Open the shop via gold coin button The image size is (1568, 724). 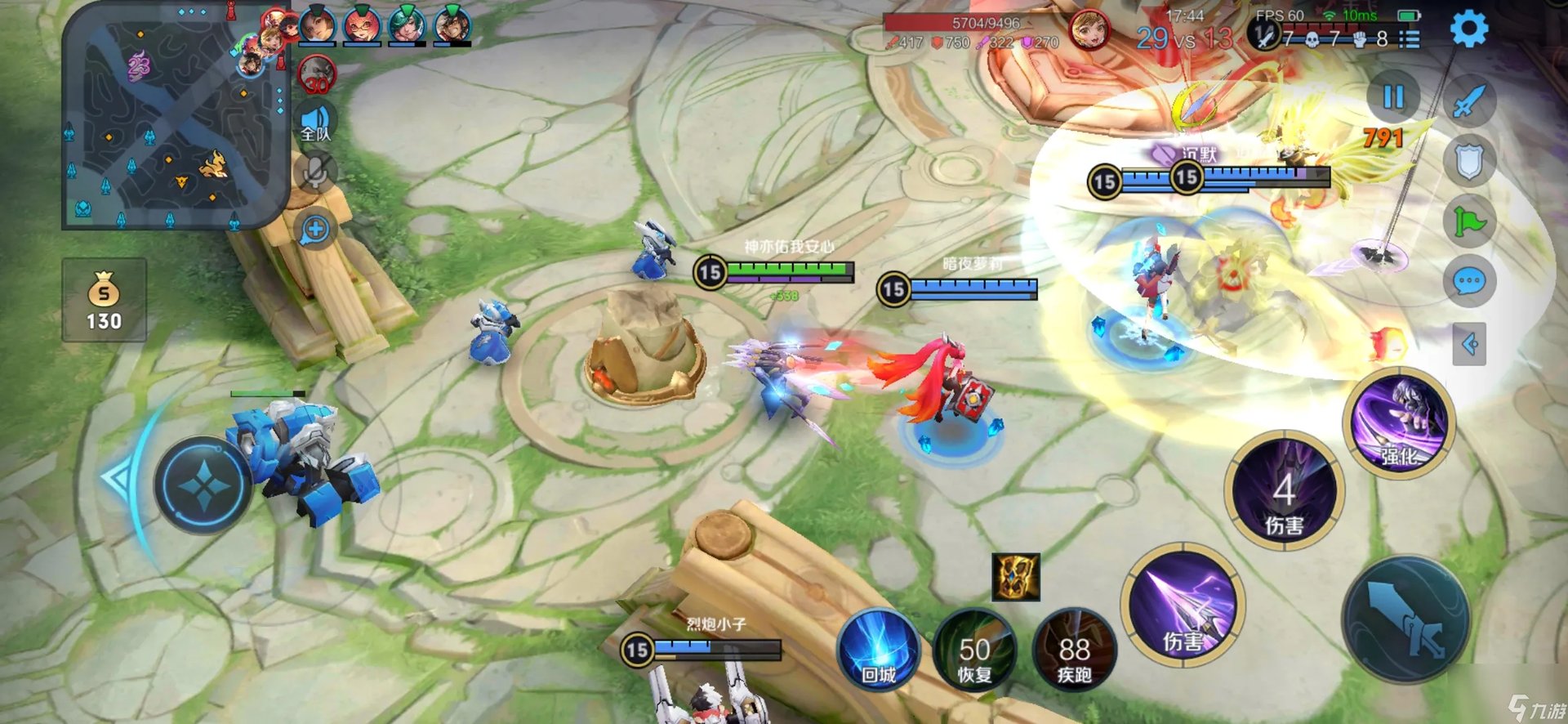(104, 300)
